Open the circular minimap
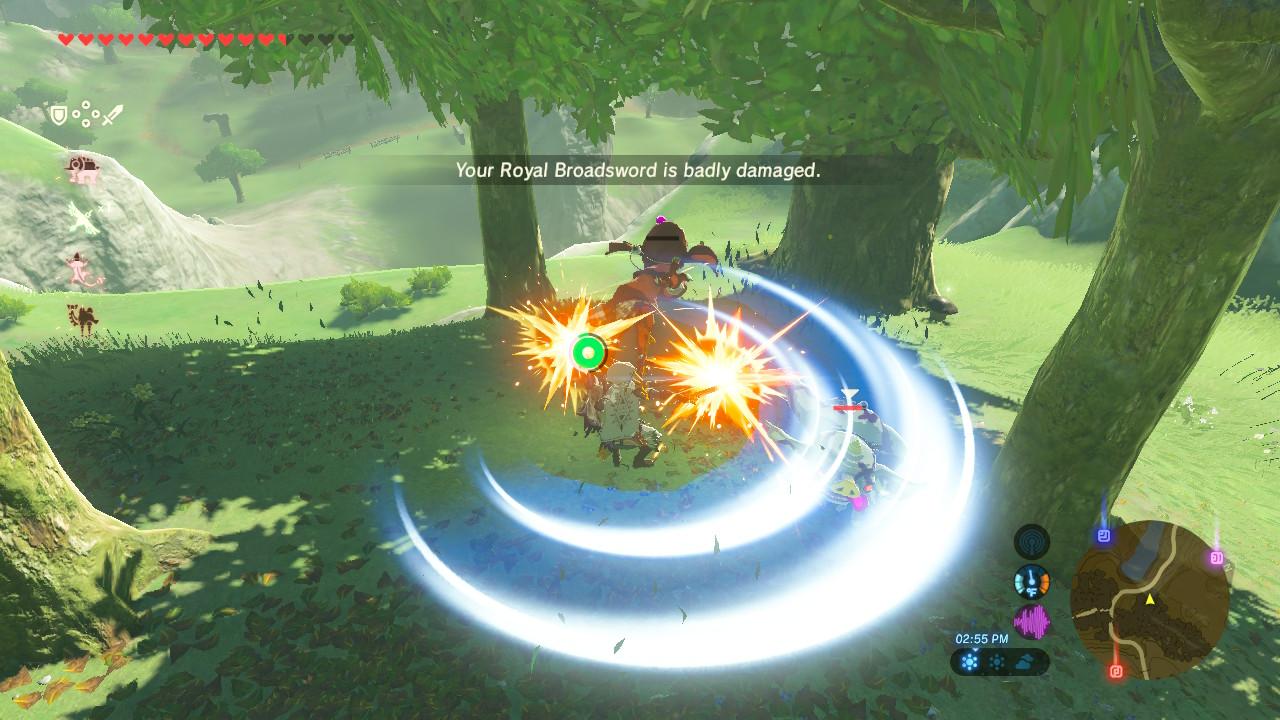Screen dimensions: 1280x720 [1149, 600]
